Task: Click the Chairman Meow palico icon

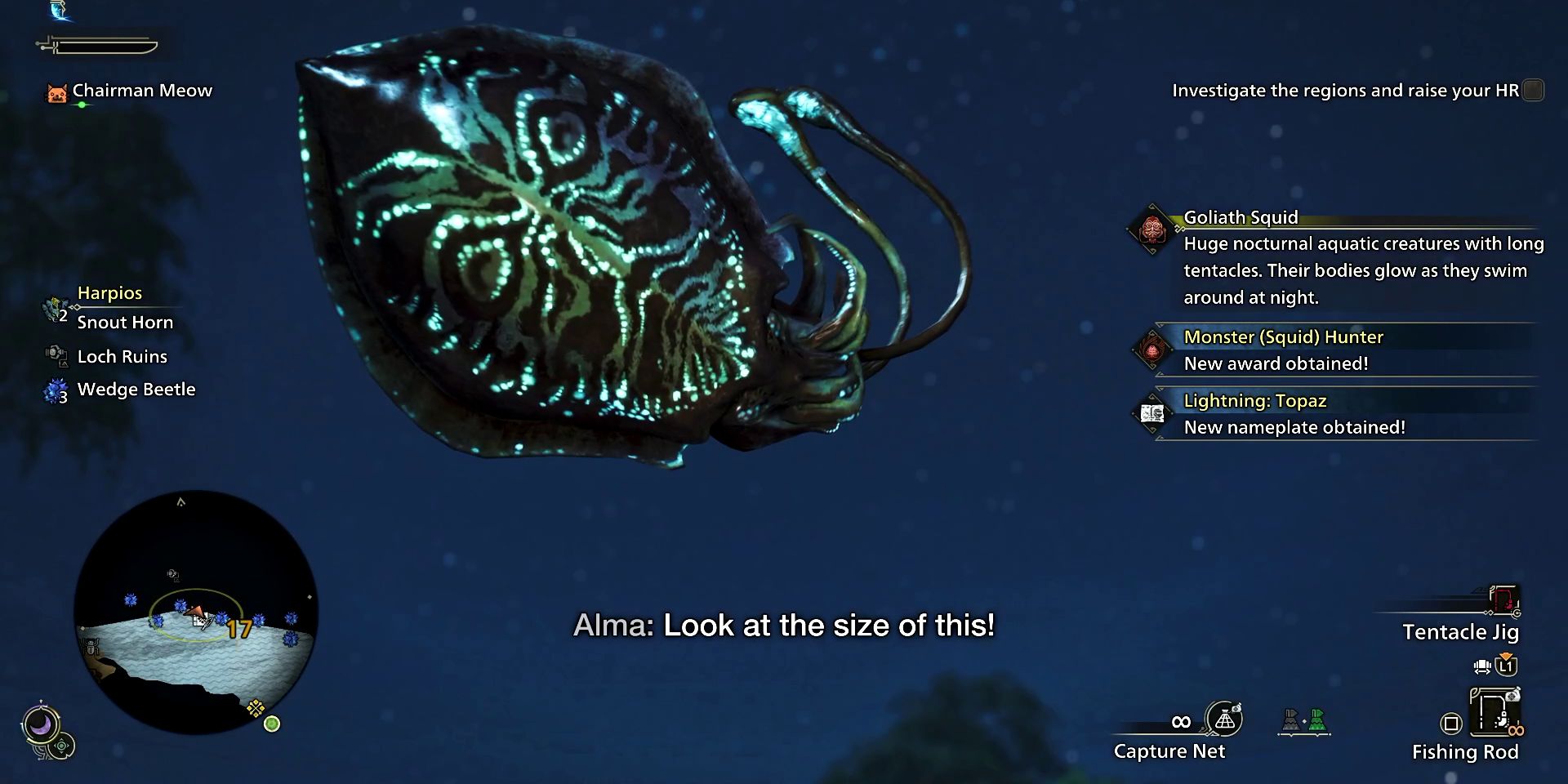Action: (57, 94)
